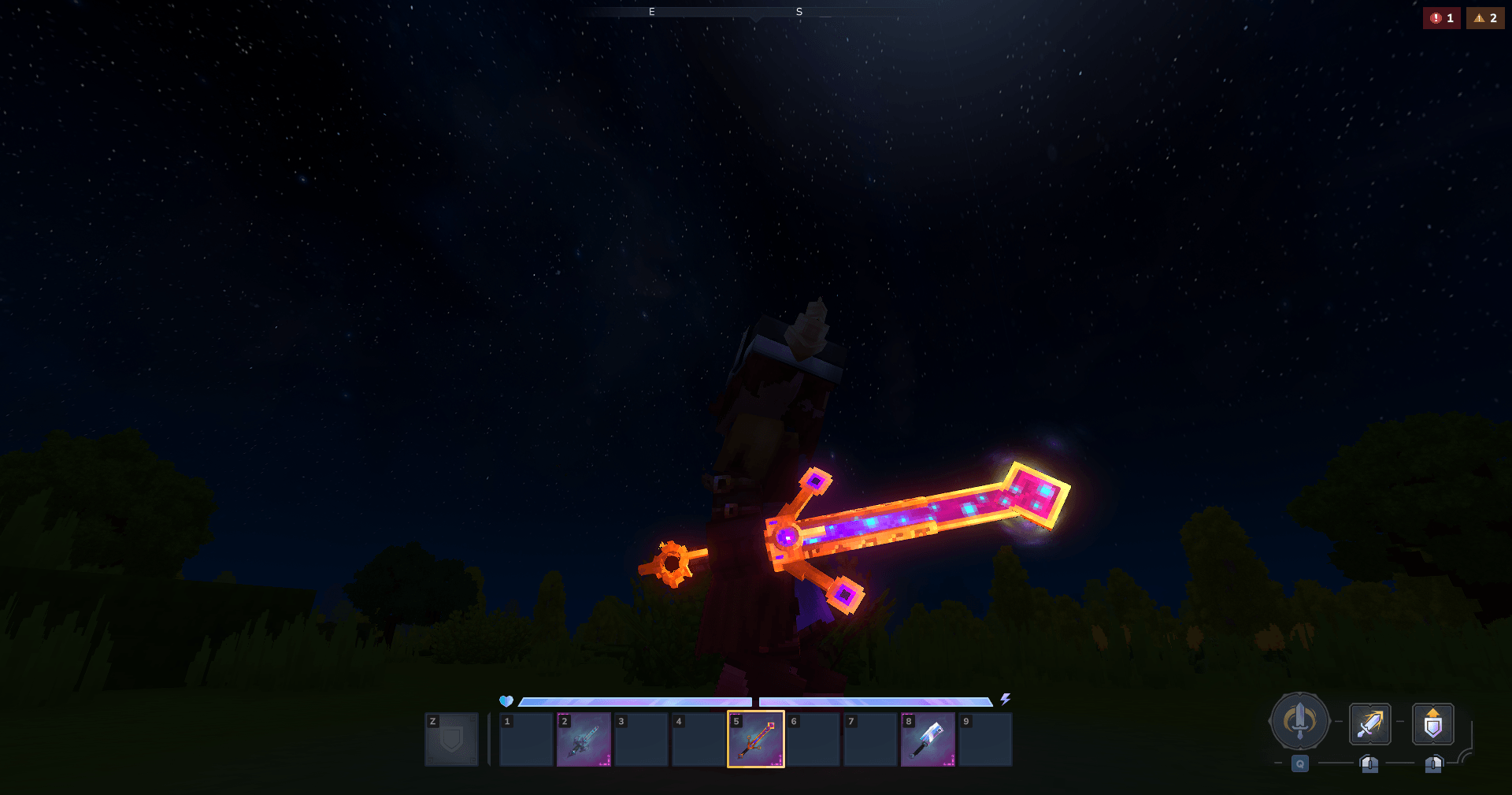Expand empty hotbar slot 6
The height and width of the screenshot is (795, 1512).
point(813,739)
